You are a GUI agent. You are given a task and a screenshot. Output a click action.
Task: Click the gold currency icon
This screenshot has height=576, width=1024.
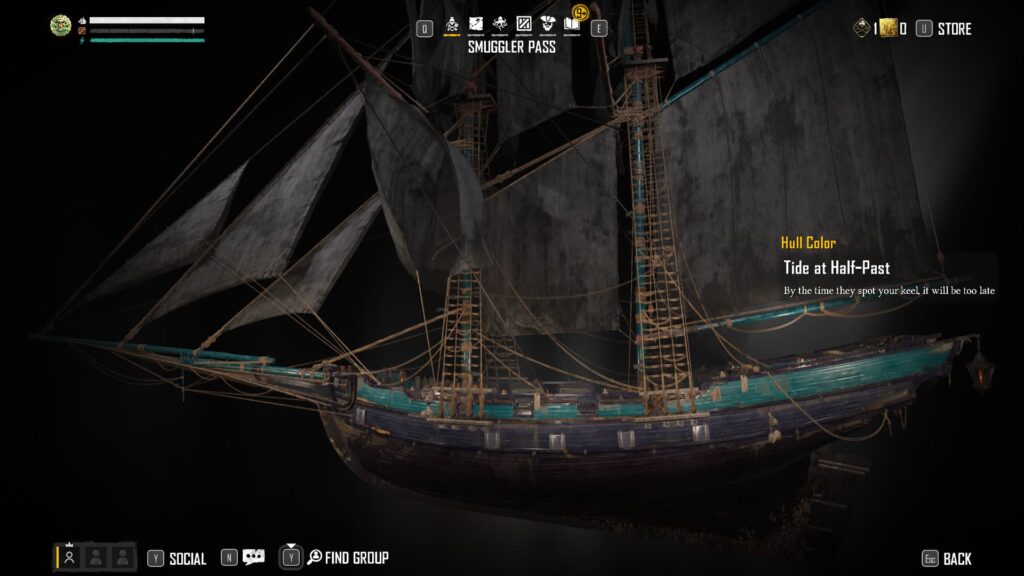889,29
